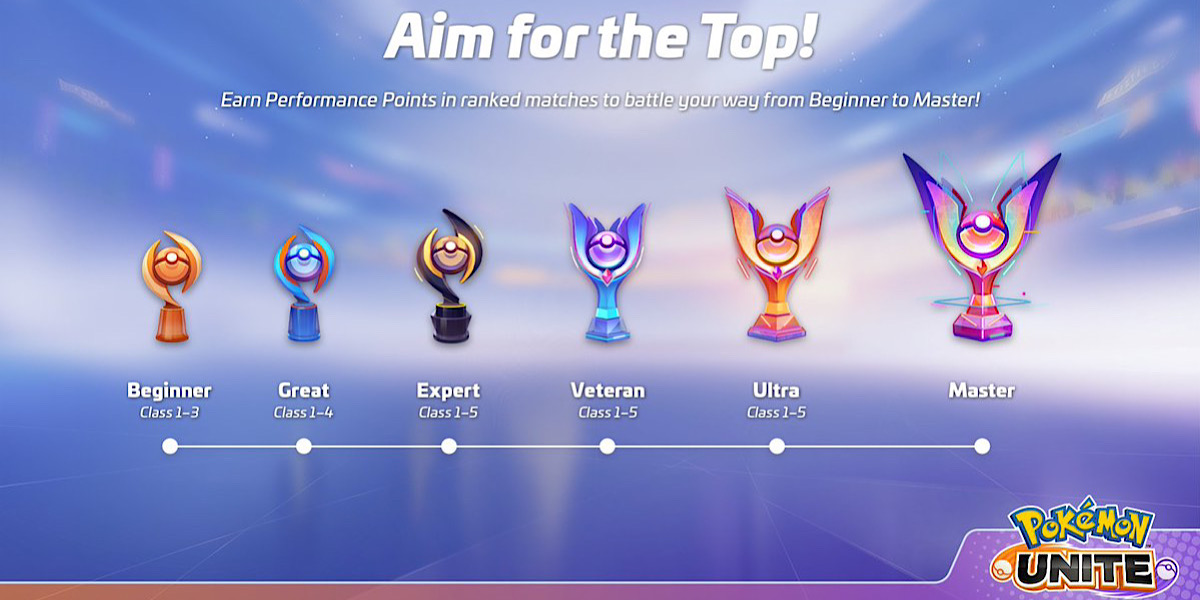Select the Veteran rank trophy

click(606, 273)
